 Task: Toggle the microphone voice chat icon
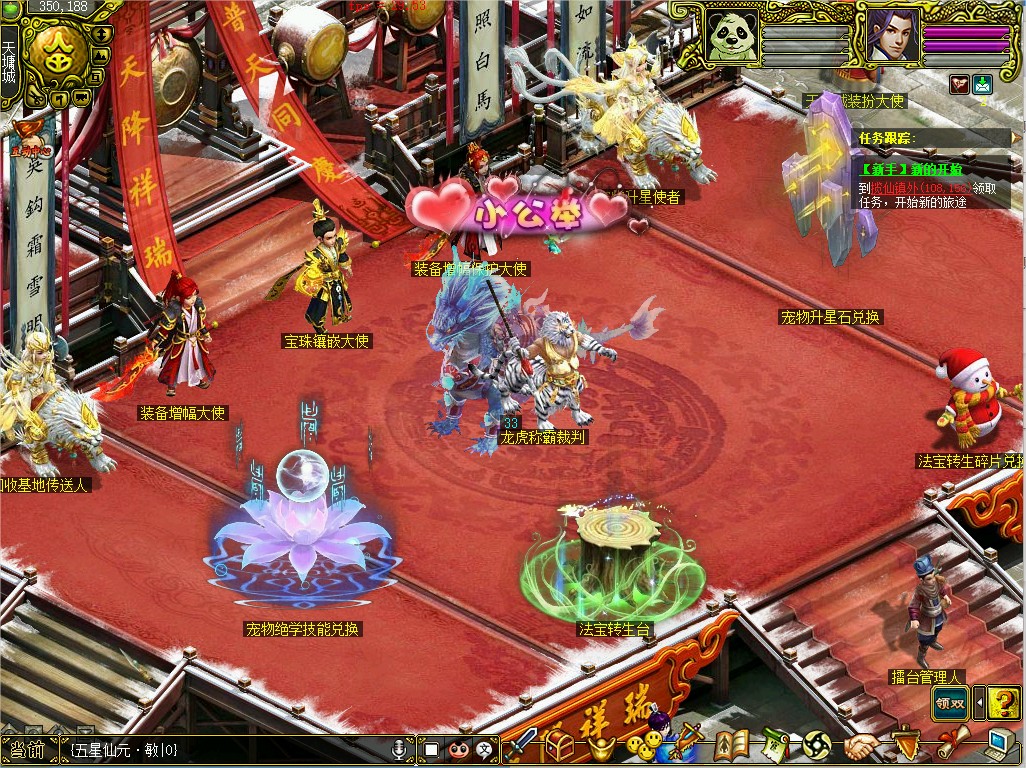[399, 748]
